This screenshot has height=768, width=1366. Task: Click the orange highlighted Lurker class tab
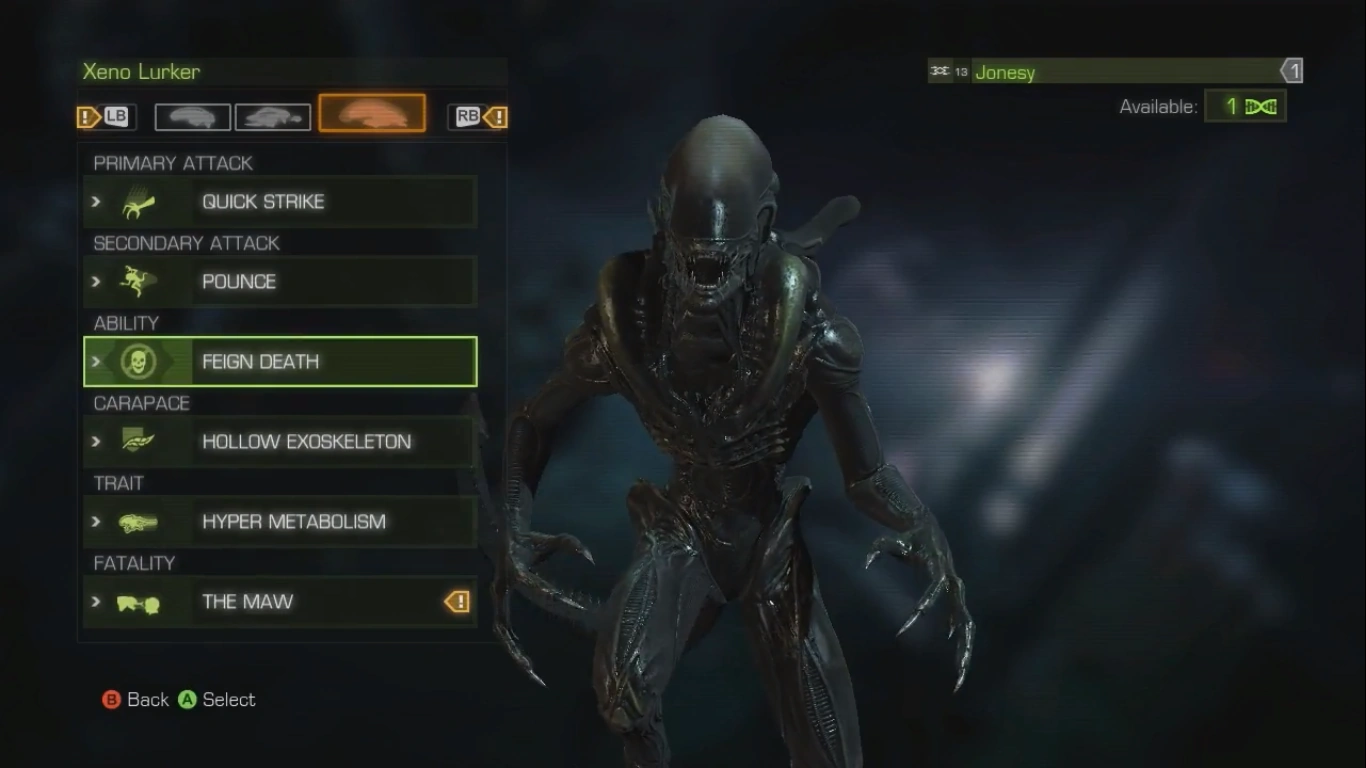click(x=372, y=114)
